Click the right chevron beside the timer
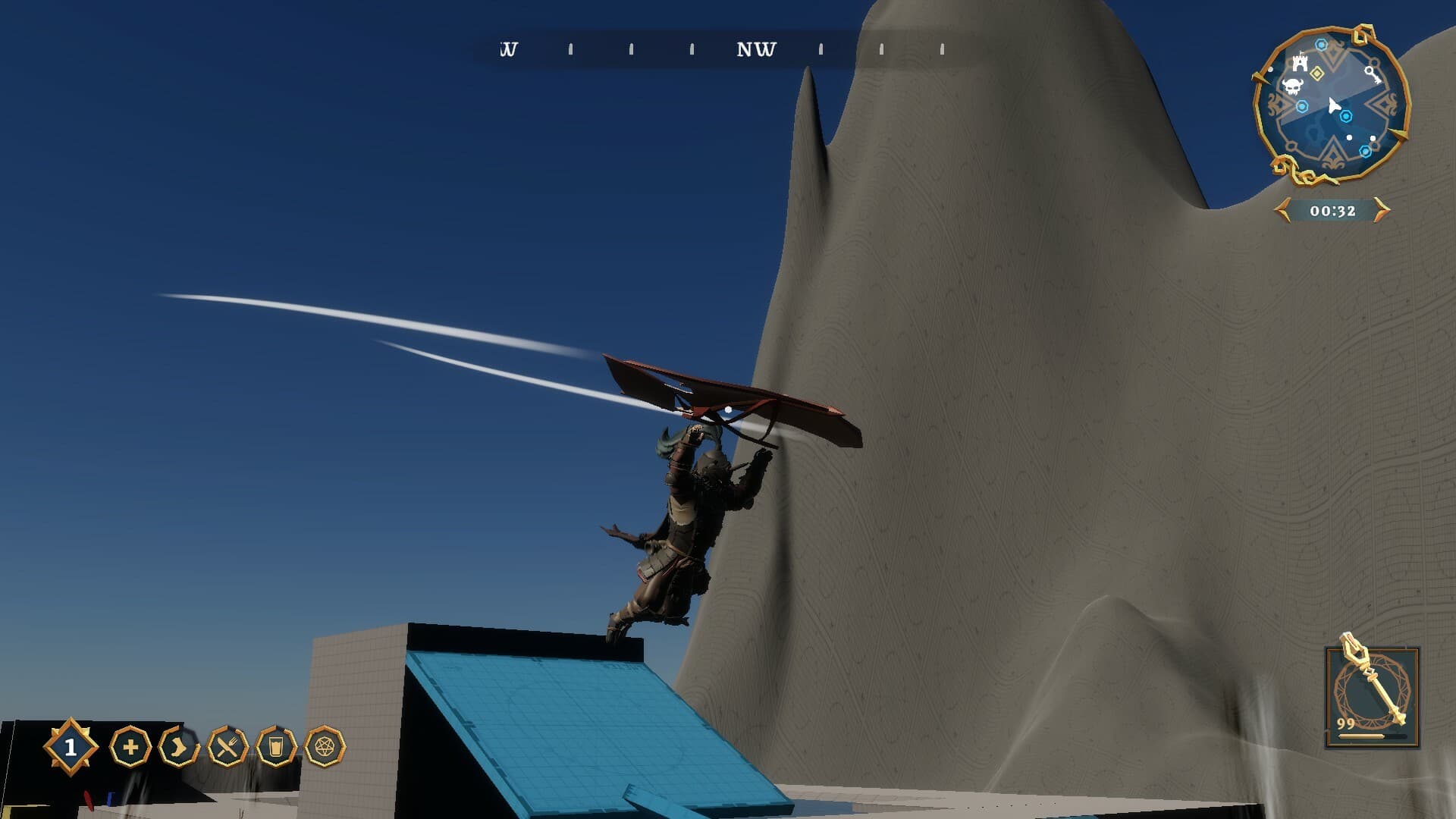1456x819 pixels. 1381,210
